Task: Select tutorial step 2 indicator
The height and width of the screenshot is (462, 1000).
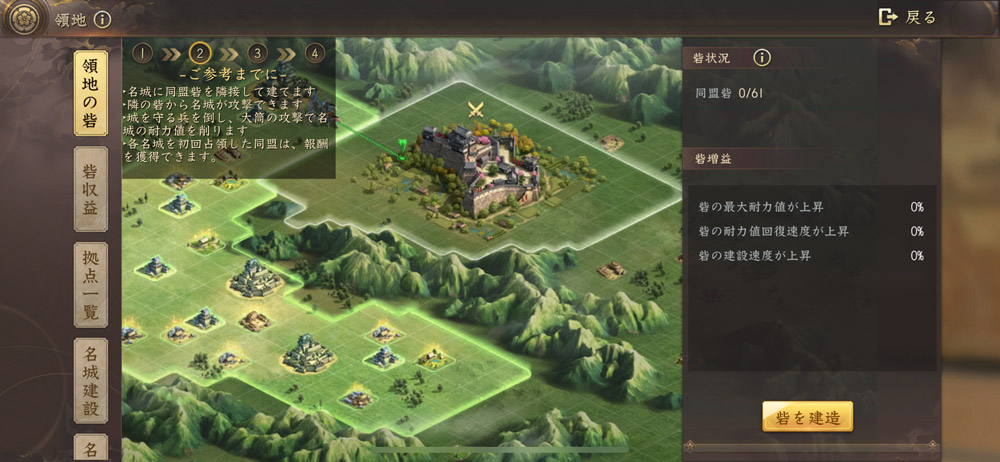Action: coord(201,53)
